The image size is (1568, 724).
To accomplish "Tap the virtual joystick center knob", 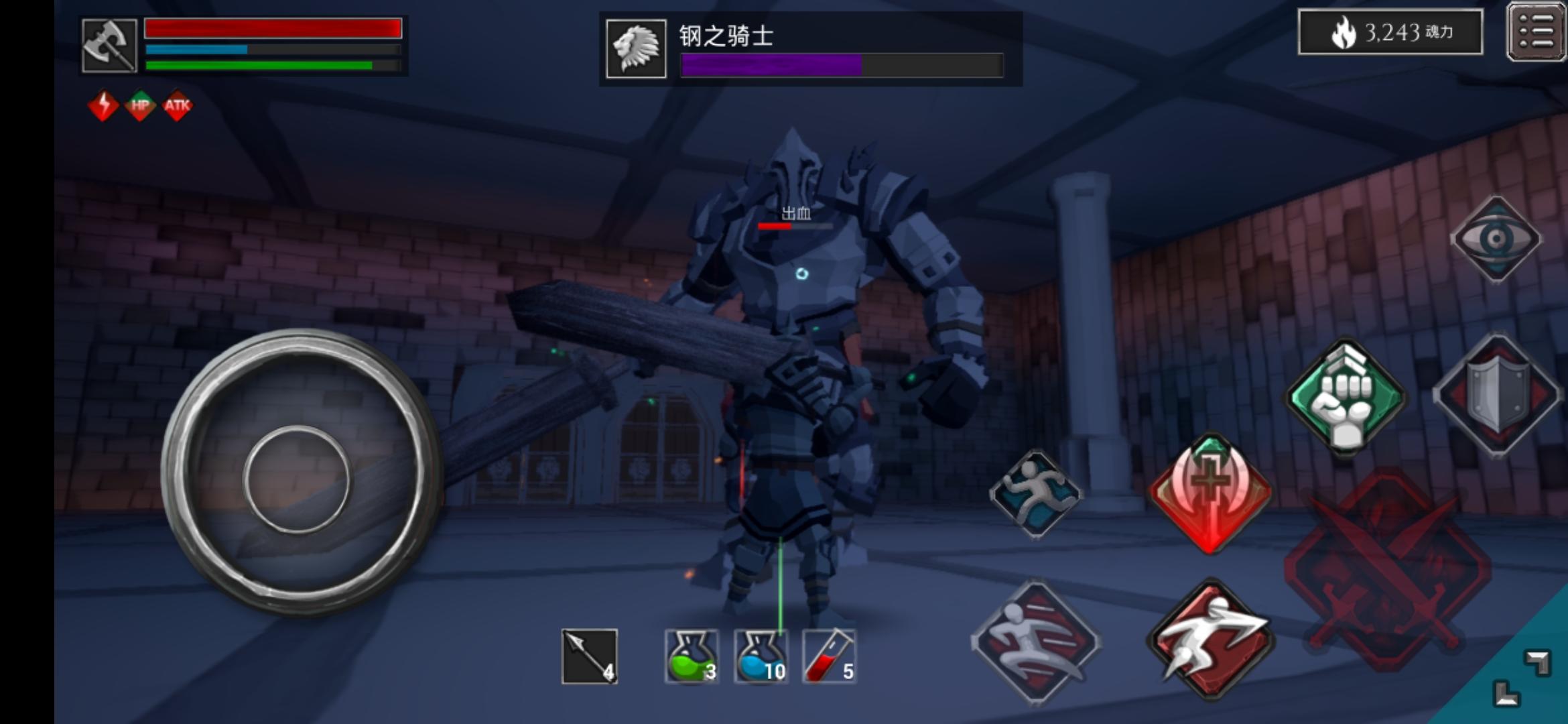I will coord(296,479).
